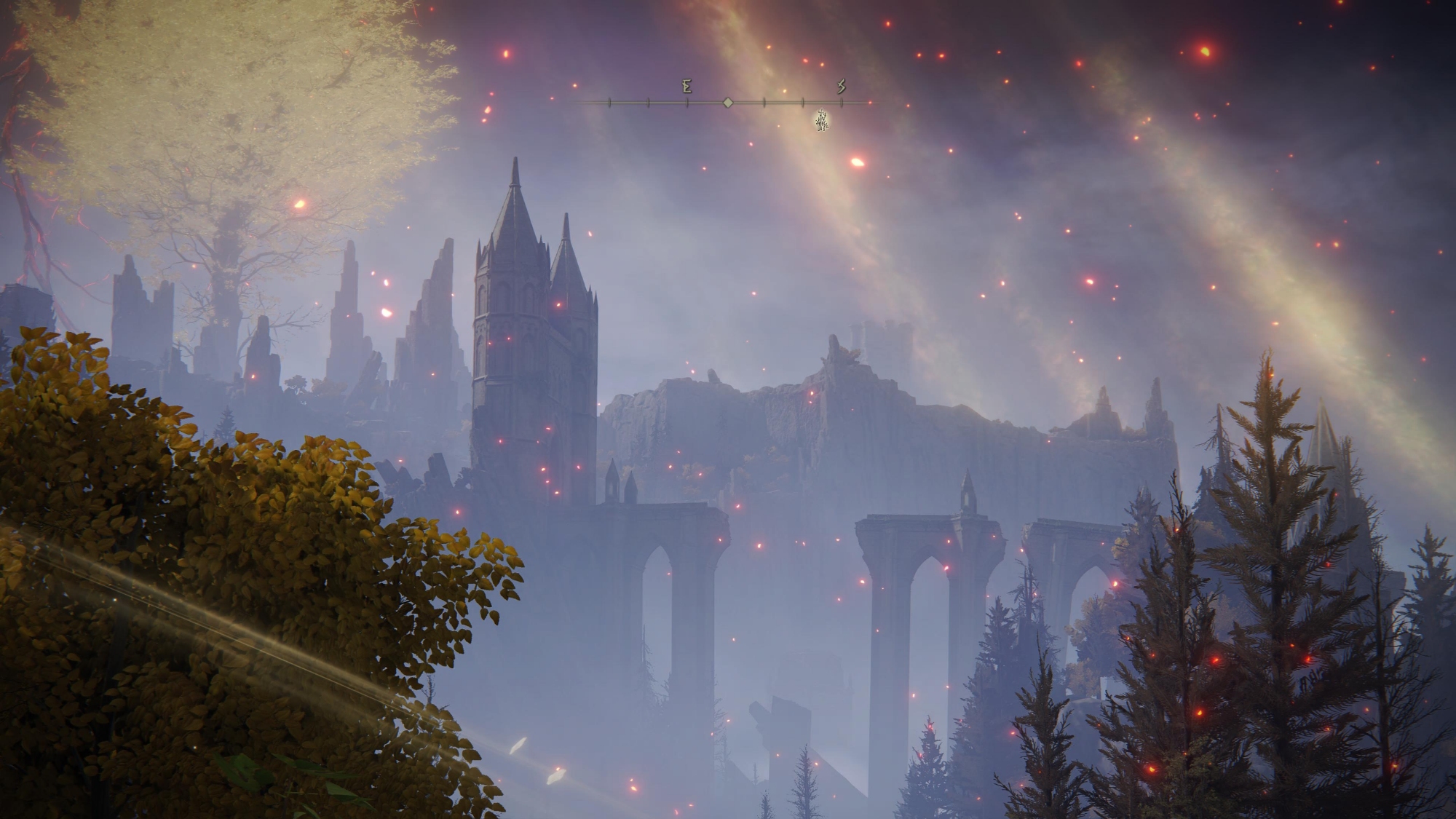Click the South rune on the compass

tap(841, 87)
